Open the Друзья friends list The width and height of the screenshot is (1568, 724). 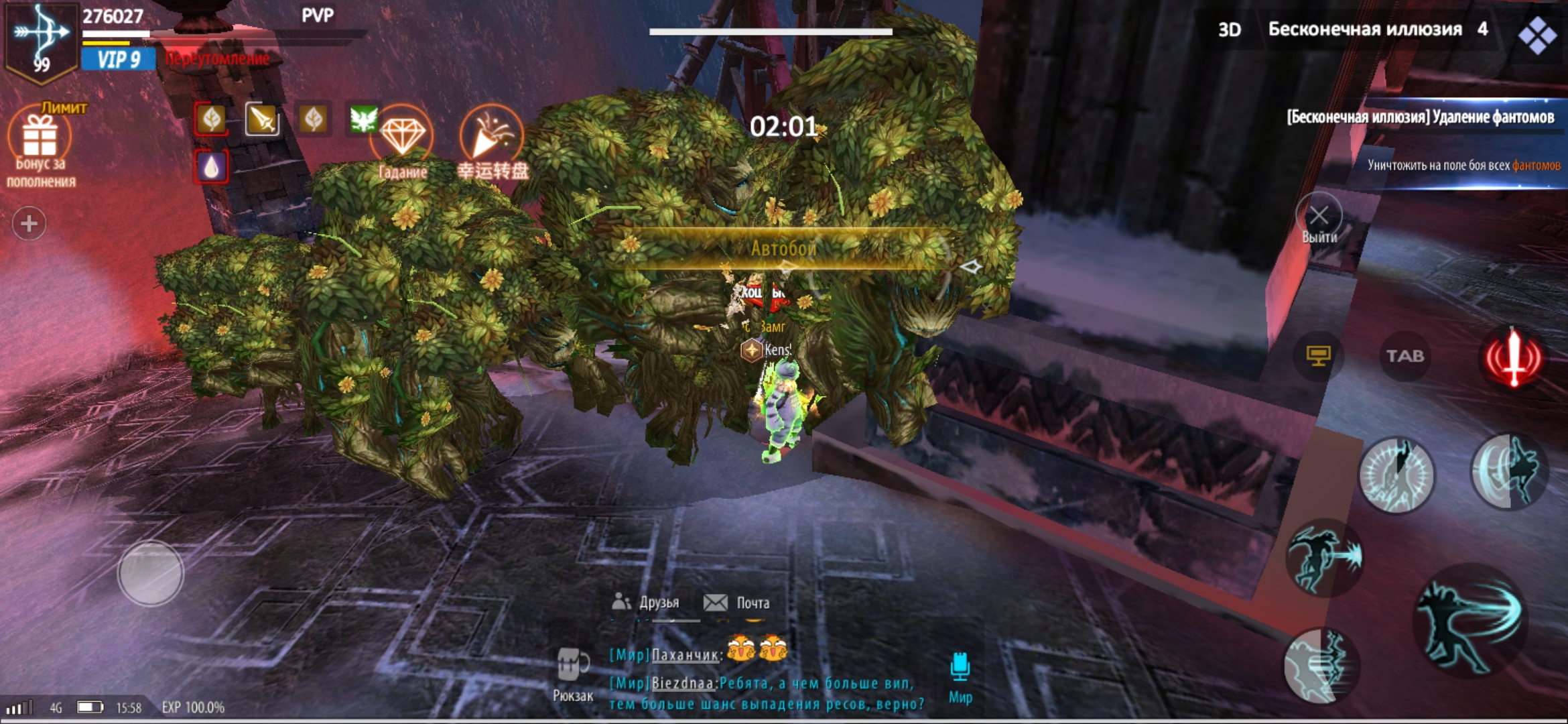tap(647, 603)
